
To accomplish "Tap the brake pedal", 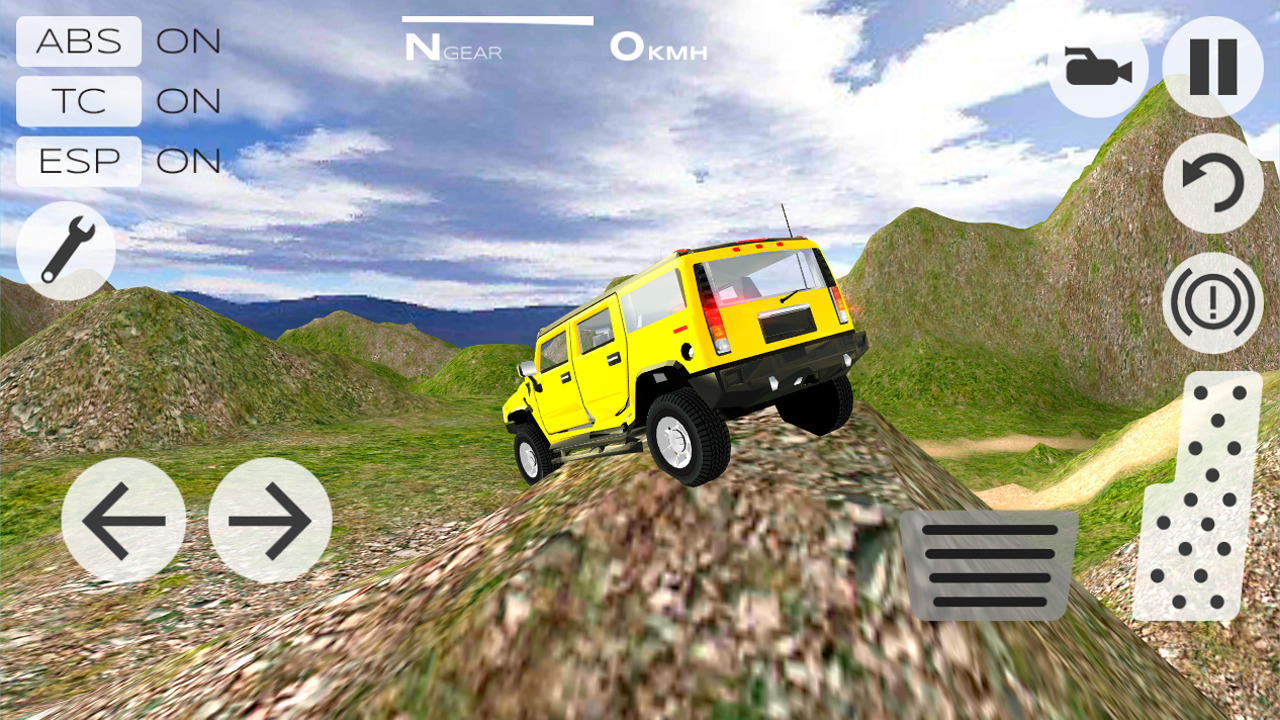I will pyautogui.click(x=988, y=565).
